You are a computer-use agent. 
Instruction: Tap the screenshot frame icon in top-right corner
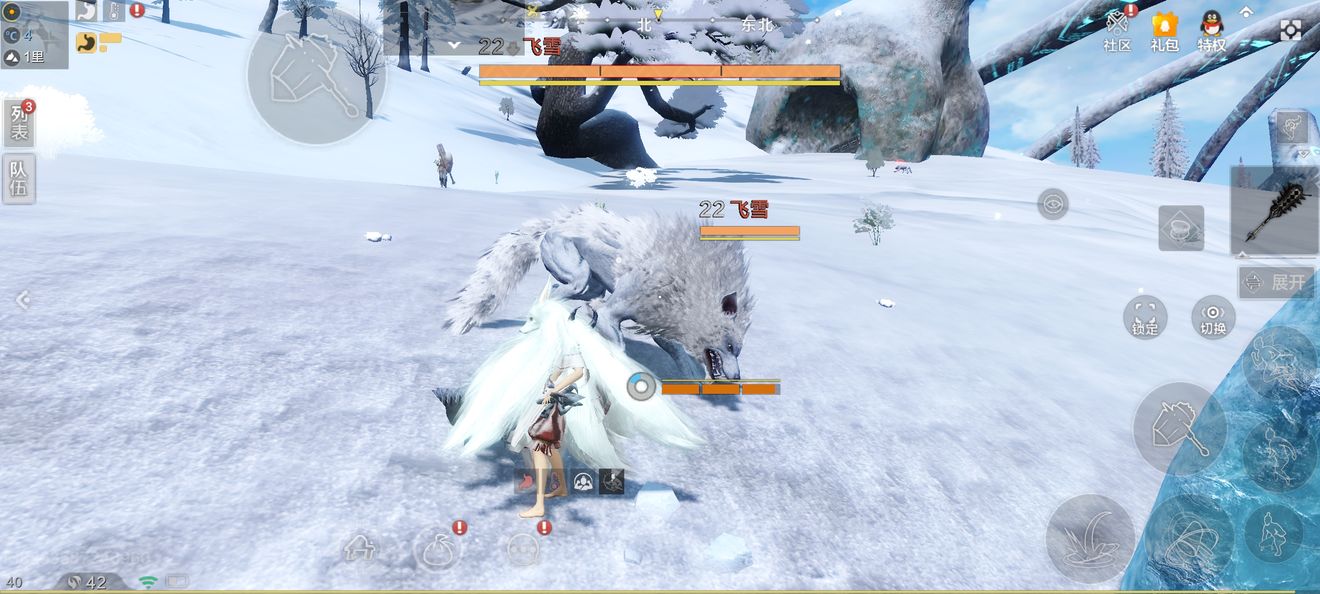(x=1291, y=30)
